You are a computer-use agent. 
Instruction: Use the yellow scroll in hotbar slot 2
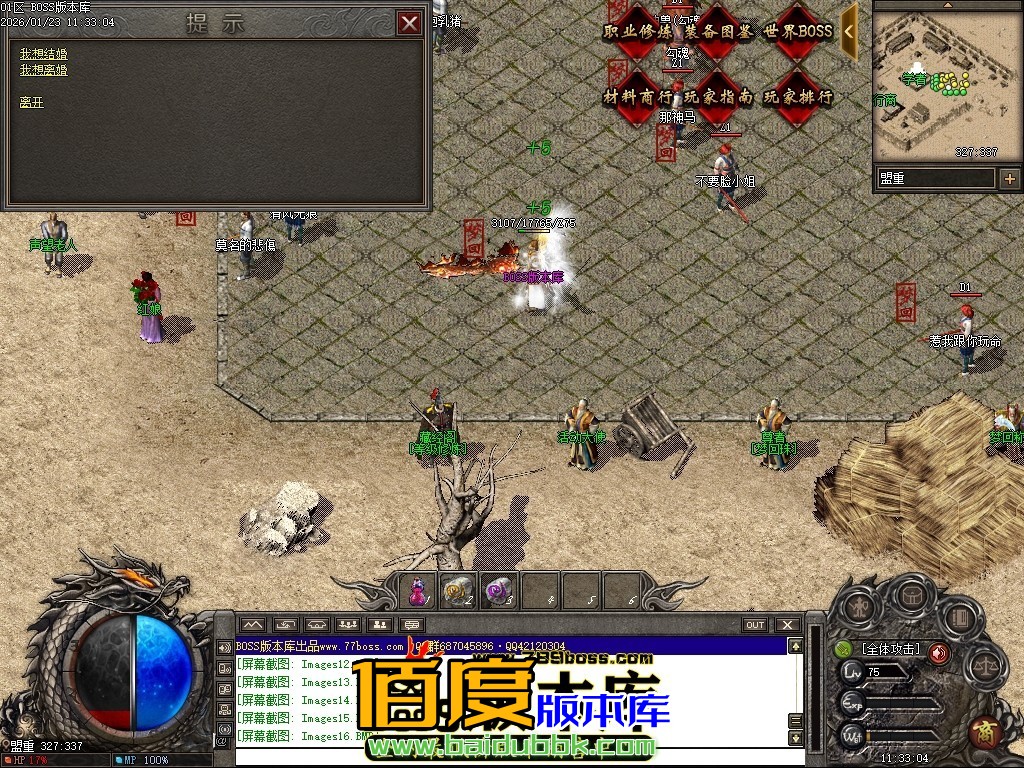(458, 592)
